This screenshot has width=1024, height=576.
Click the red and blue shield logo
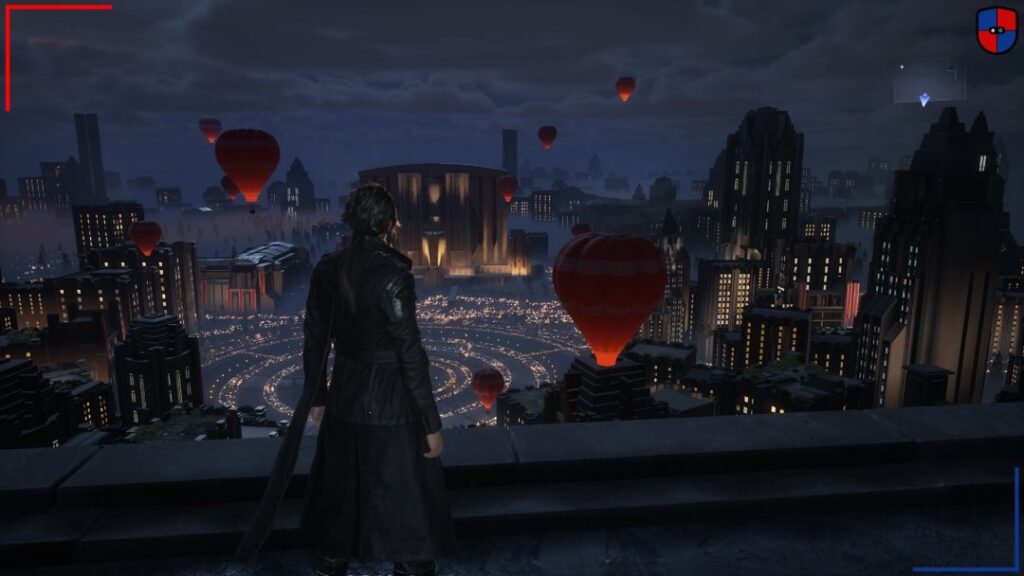(996, 29)
